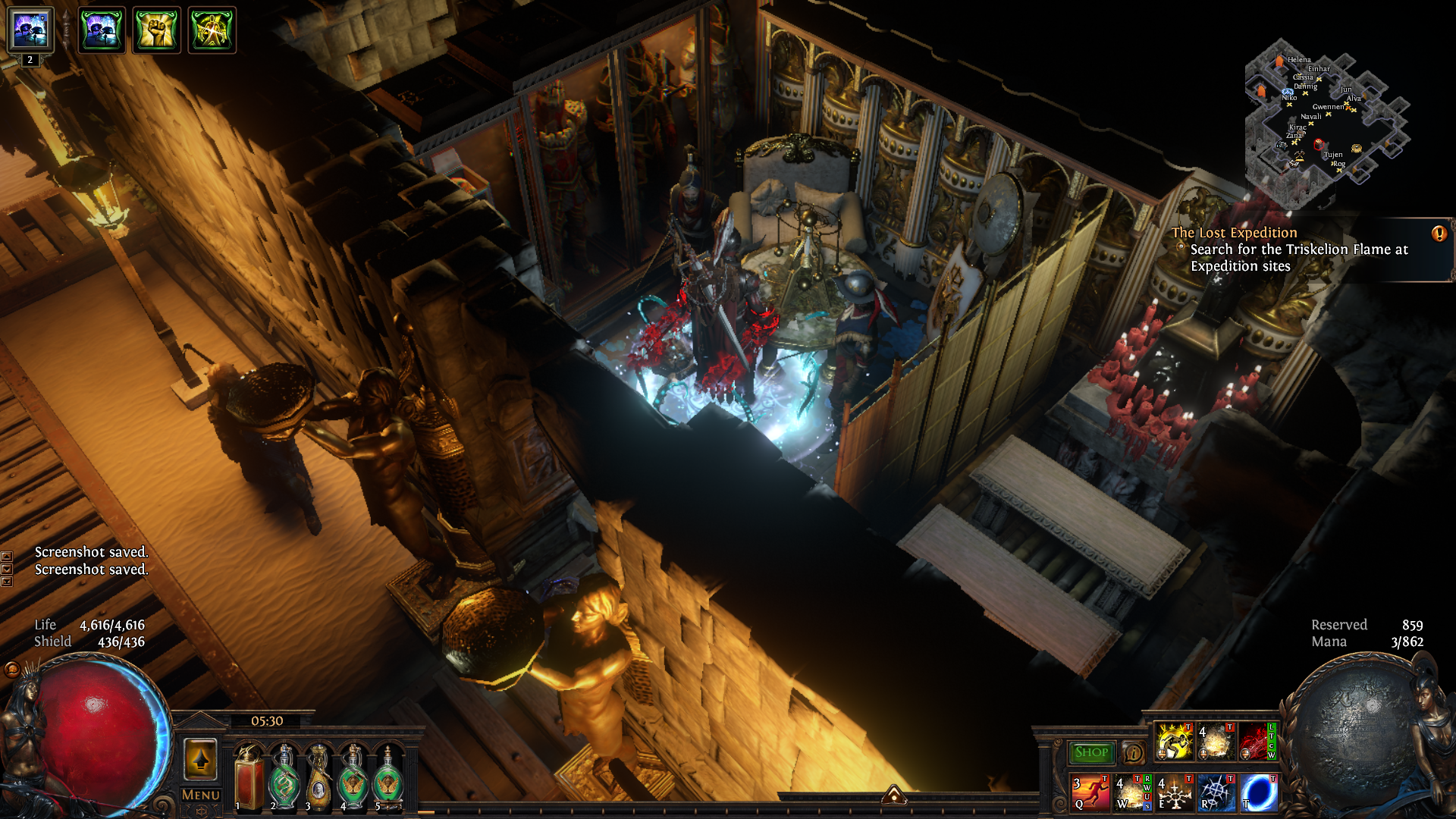The height and width of the screenshot is (819, 1456).
Task: Use the green winged flask in slot 5
Action: tap(388, 777)
